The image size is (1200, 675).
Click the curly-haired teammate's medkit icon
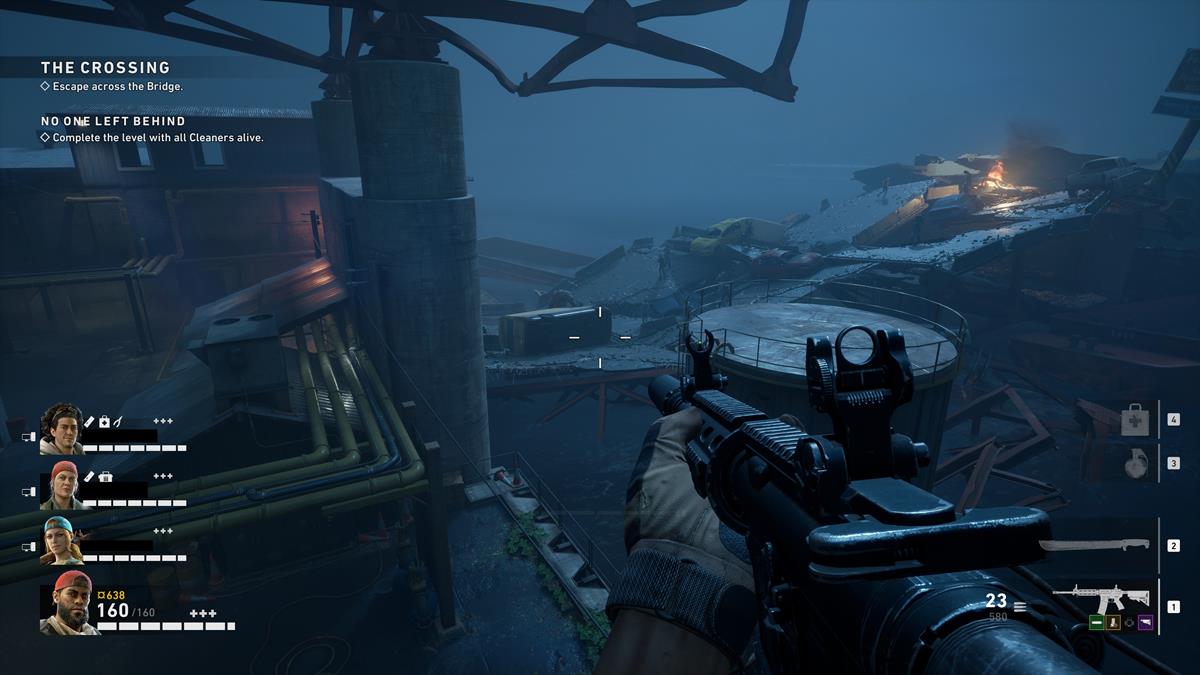click(x=104, y=421)
